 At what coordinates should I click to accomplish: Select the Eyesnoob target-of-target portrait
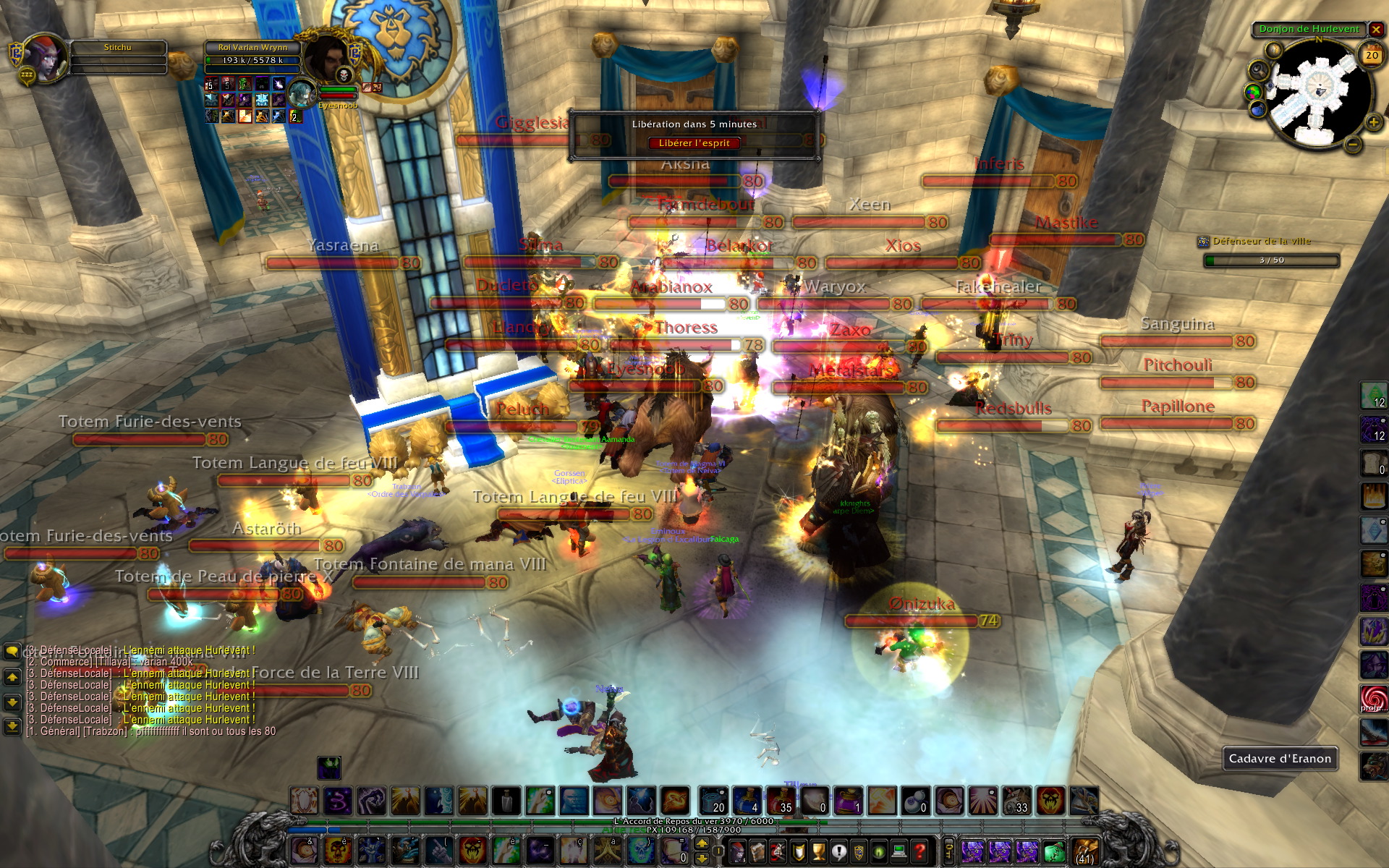pos(301,93)
